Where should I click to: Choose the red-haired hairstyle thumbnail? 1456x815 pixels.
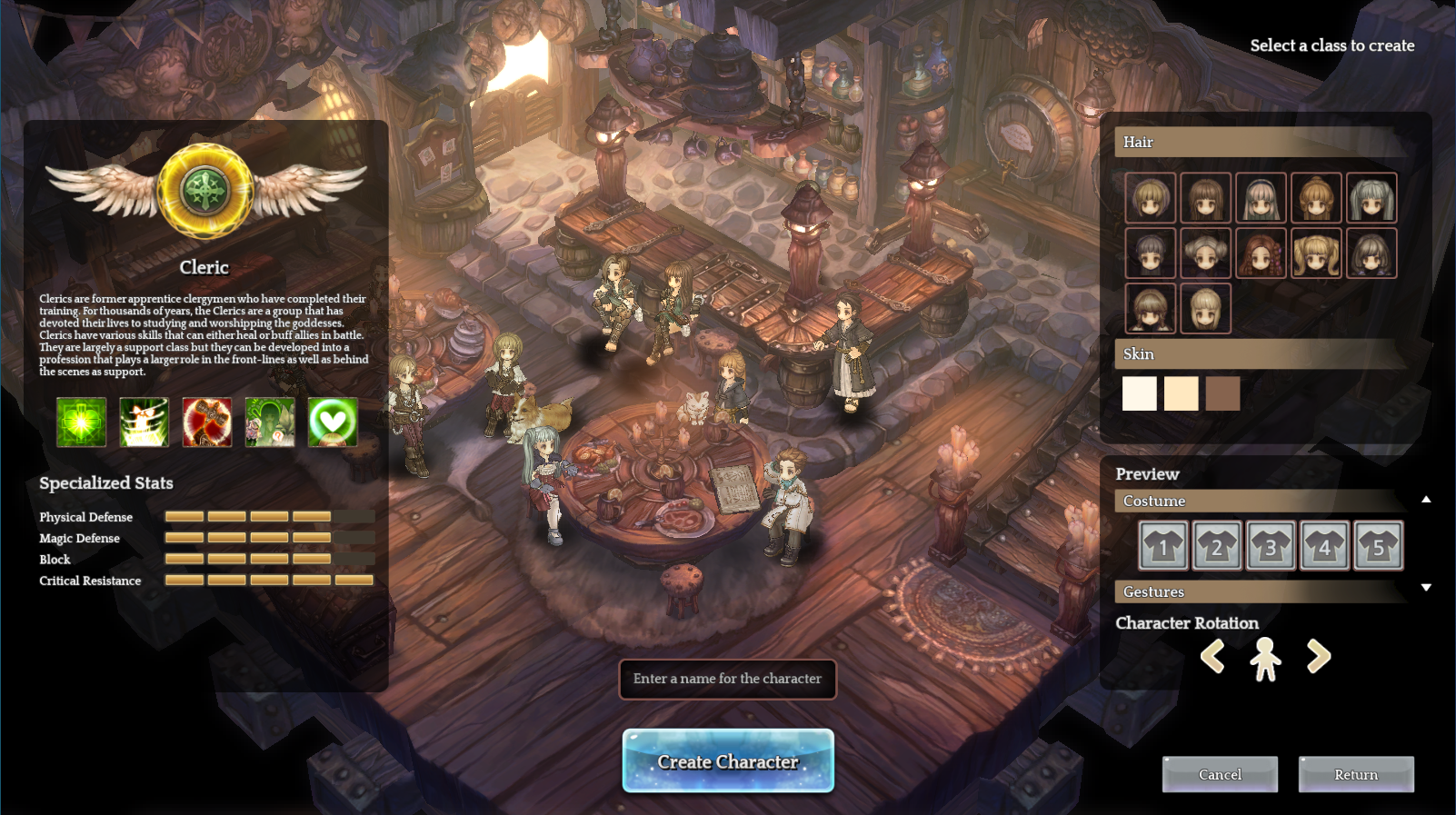click(1261, 253)
